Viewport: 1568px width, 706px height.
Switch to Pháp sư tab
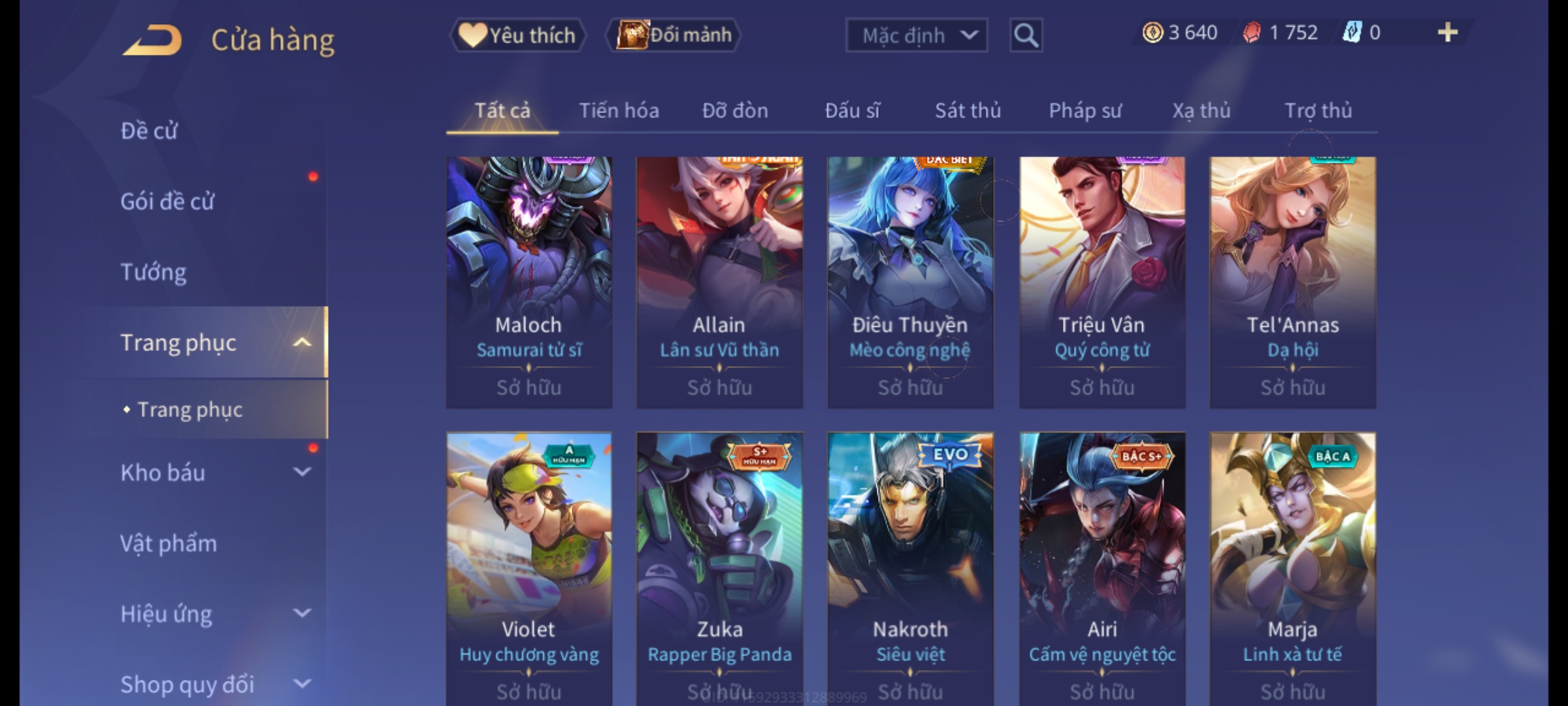coord(1085,111)
